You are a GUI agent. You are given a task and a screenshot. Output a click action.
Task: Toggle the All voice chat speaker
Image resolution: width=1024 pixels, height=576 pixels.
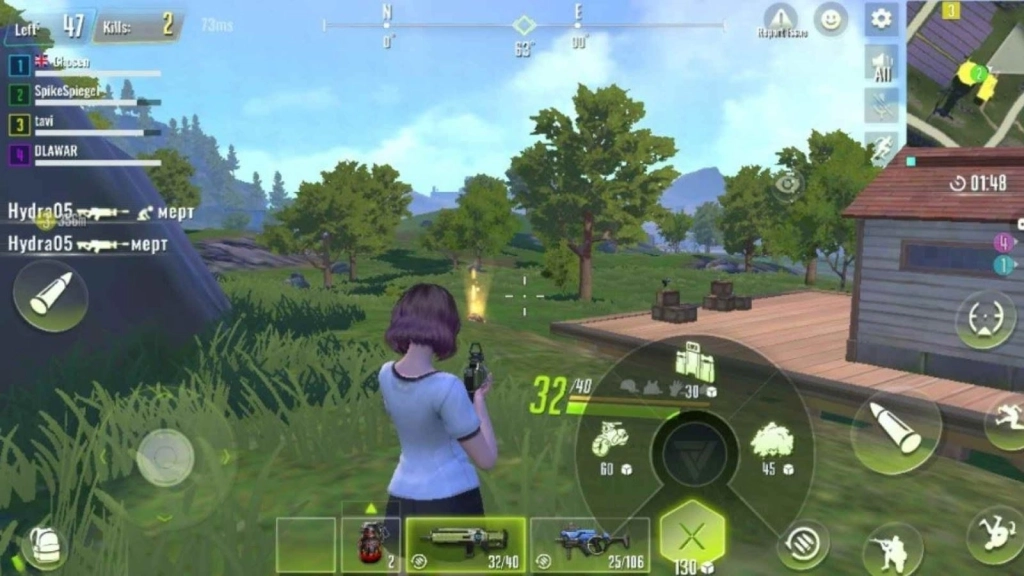tap(882, 66)
